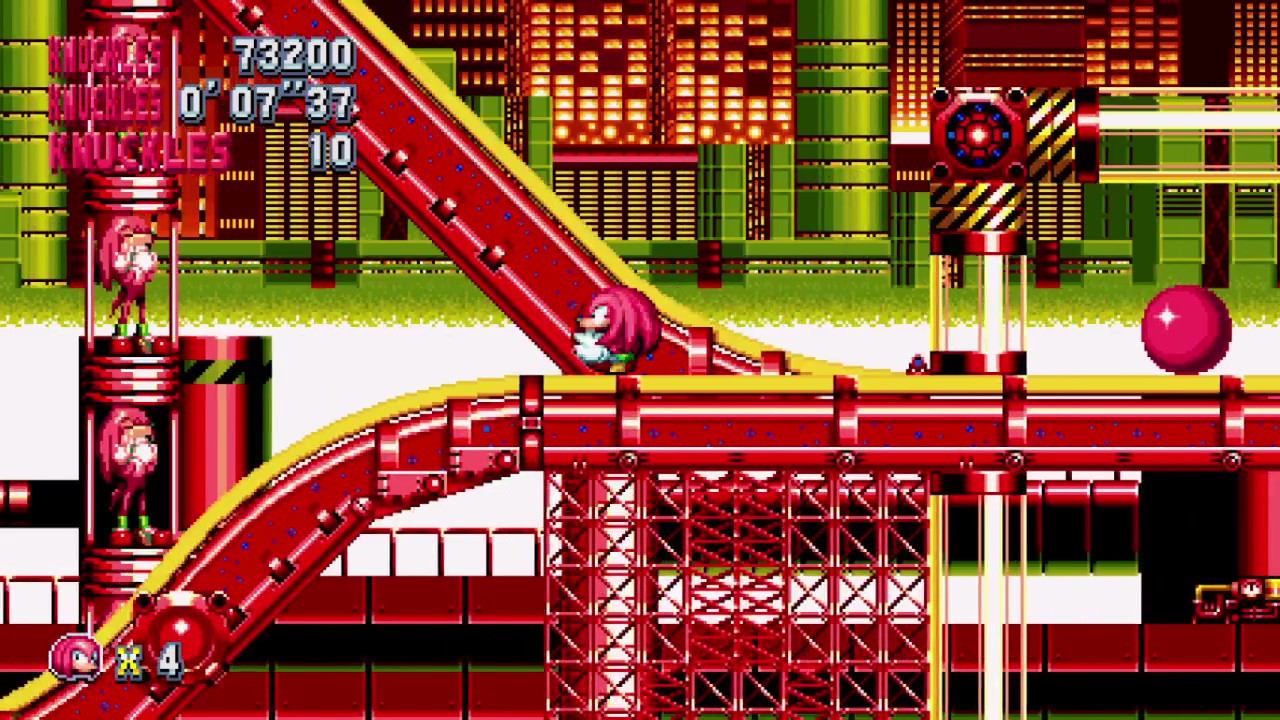
Task: Select the small badnik near the pipe
Action: 917,363
